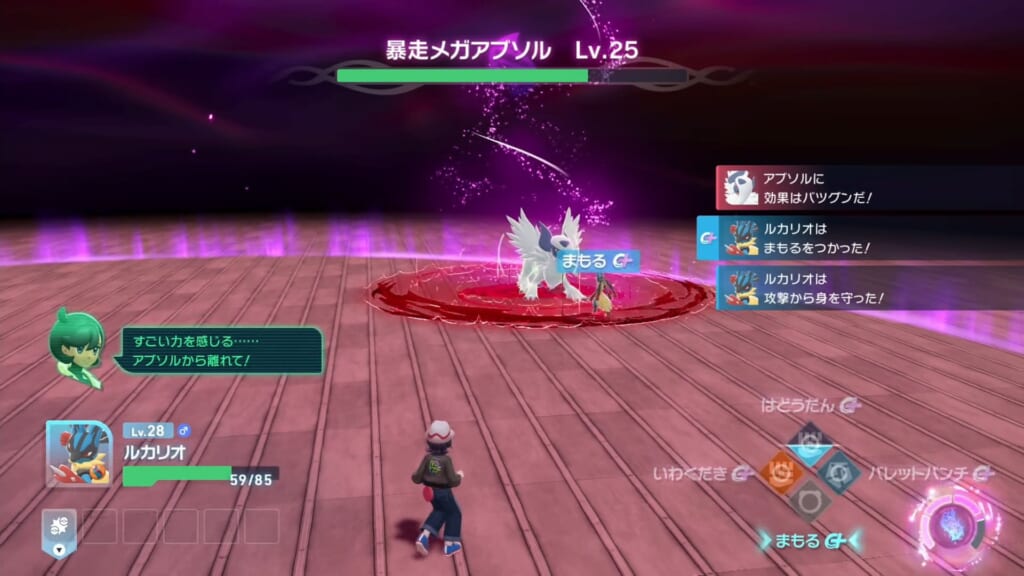The width and height of the screenshot is (1024, 576).
Task: Open the status icon below Lucario's portrait
Action: (x=59, y=527)
